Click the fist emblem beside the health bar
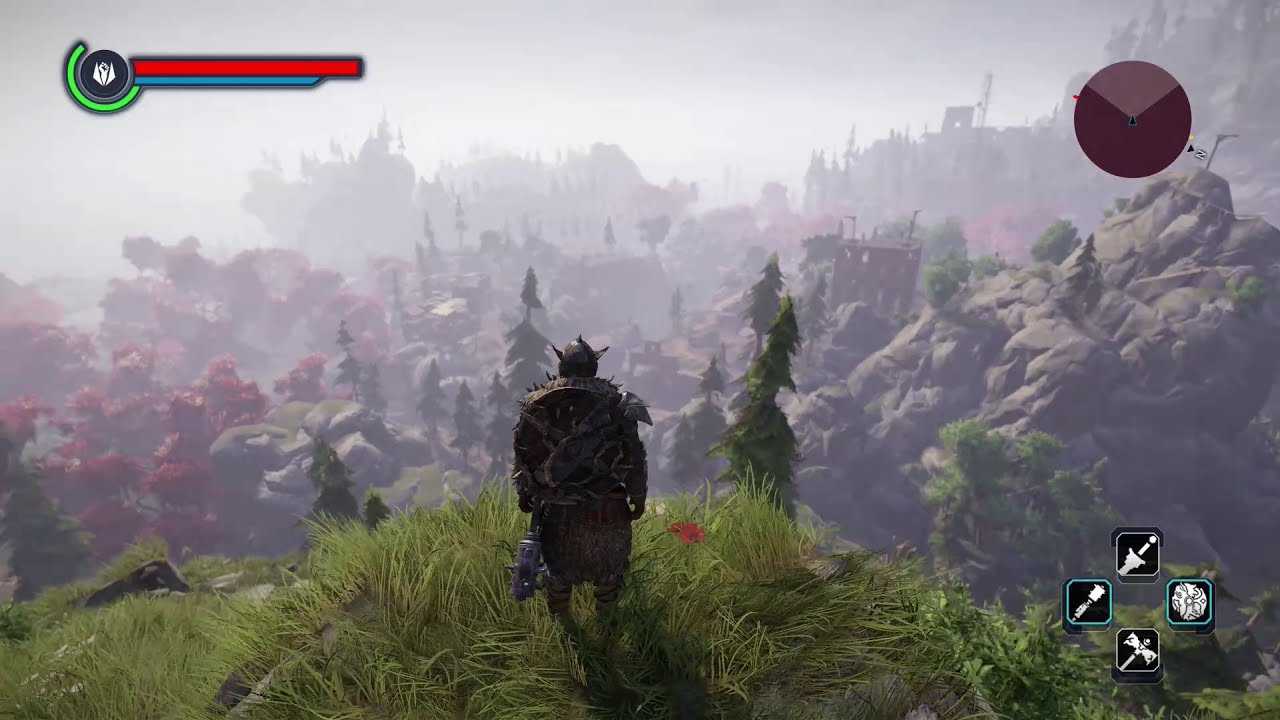The height and width of the screenshot is (720, 1280). [x=105, y=73]
